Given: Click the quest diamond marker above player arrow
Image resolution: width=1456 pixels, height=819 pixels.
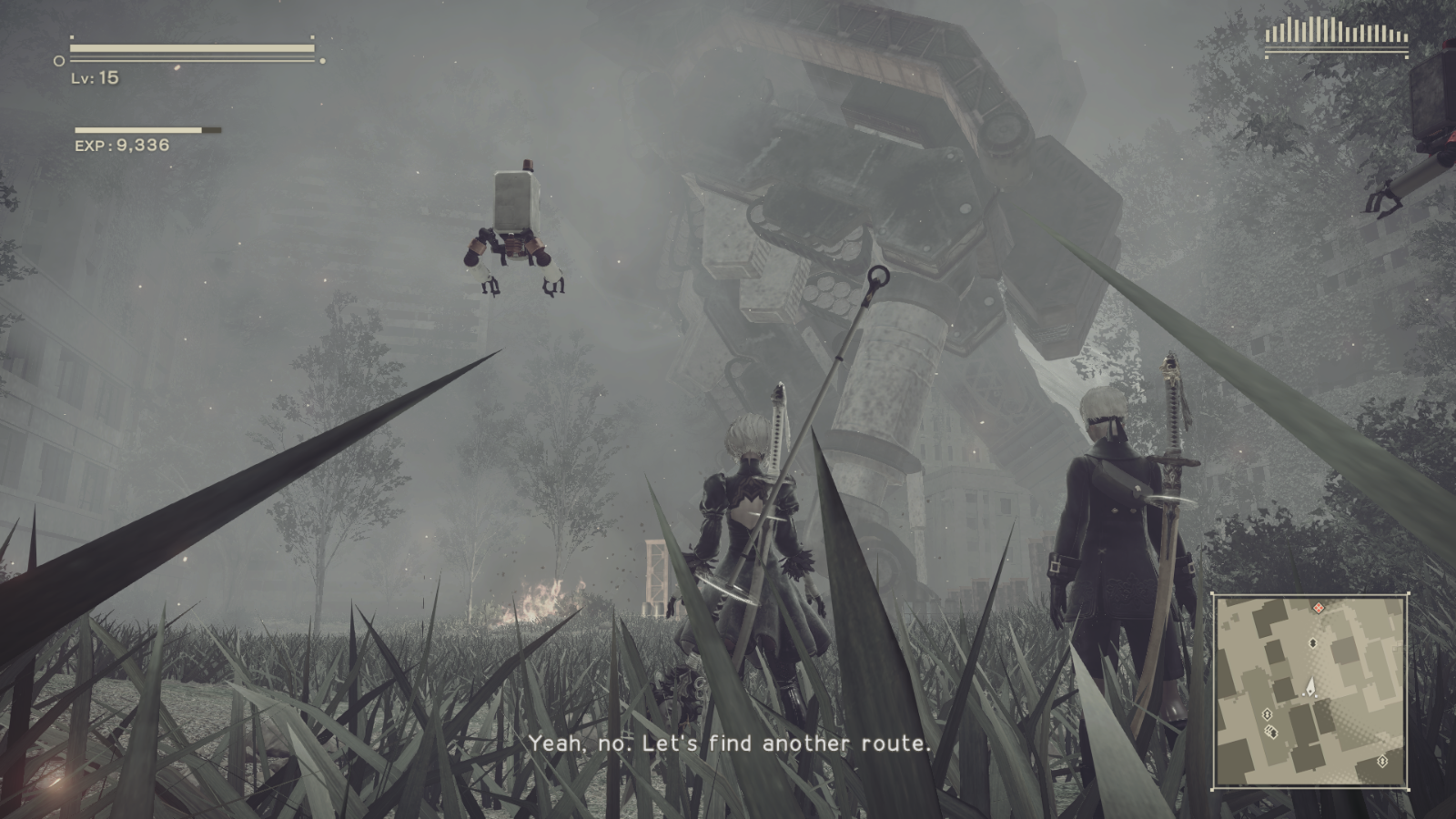Looking at the screenshot, I should click(x=1313, y=642).
